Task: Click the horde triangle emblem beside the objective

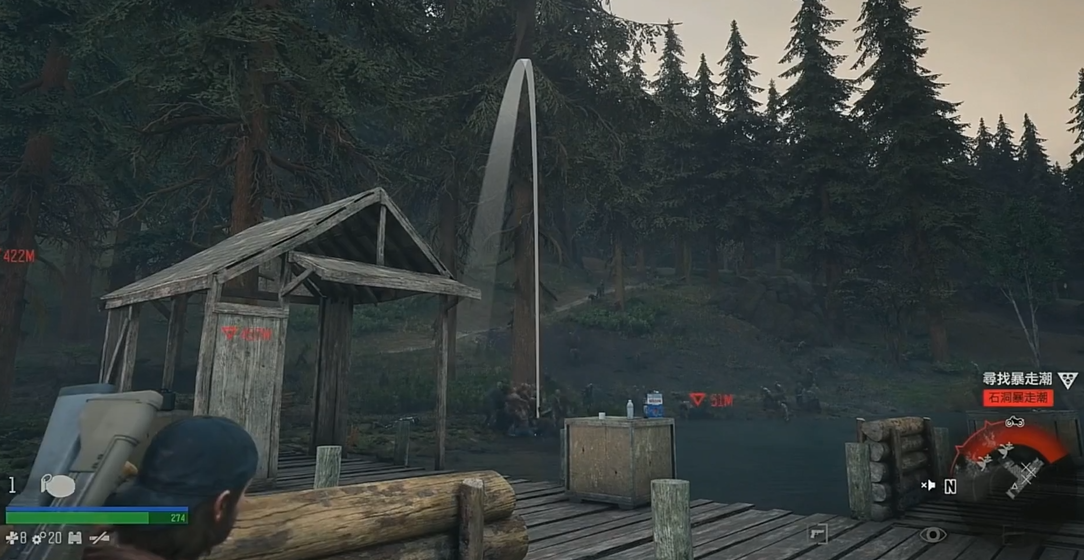Action: pos(1068,380)
